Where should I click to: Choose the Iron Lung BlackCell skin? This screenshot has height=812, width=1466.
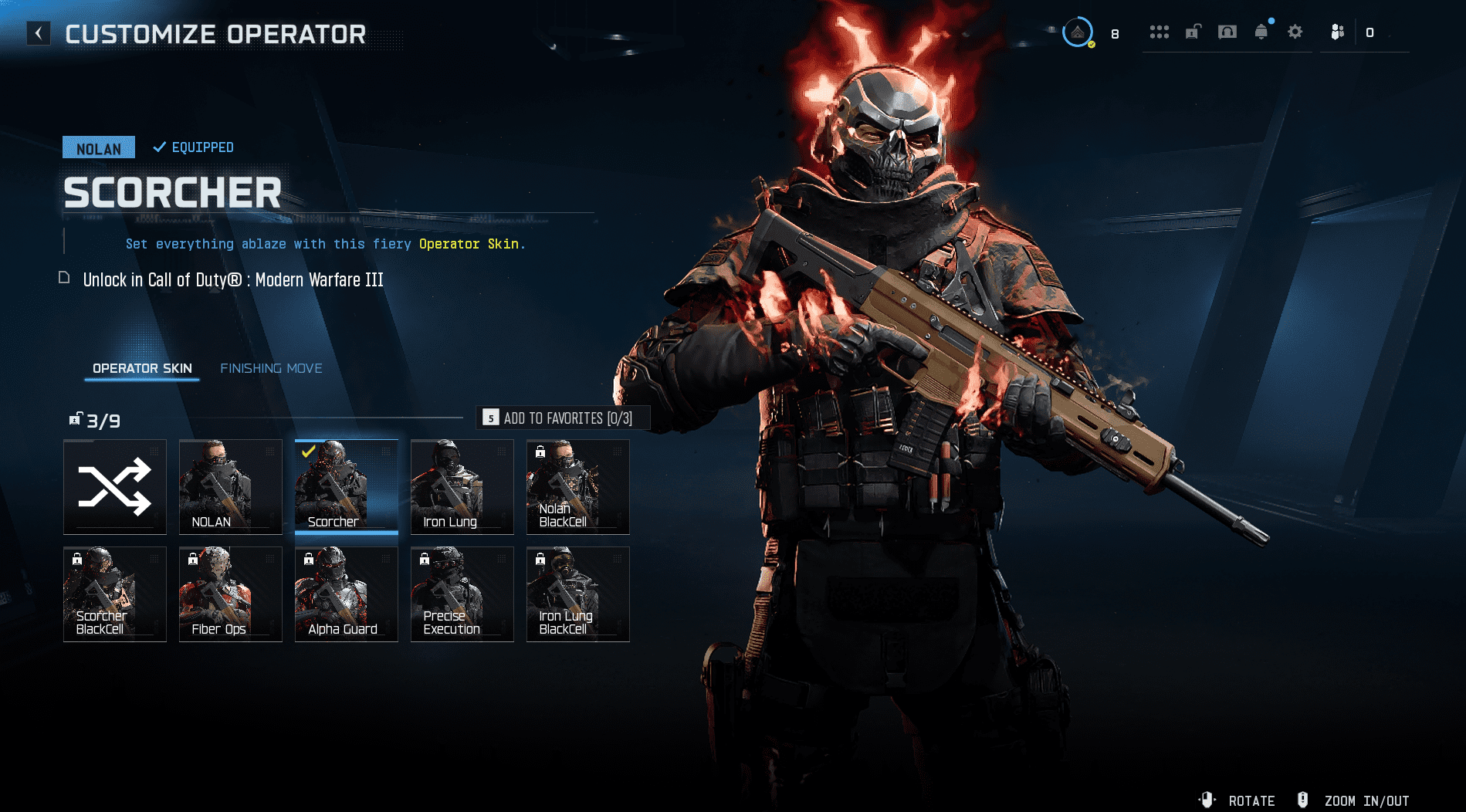(x=578, y=594)
